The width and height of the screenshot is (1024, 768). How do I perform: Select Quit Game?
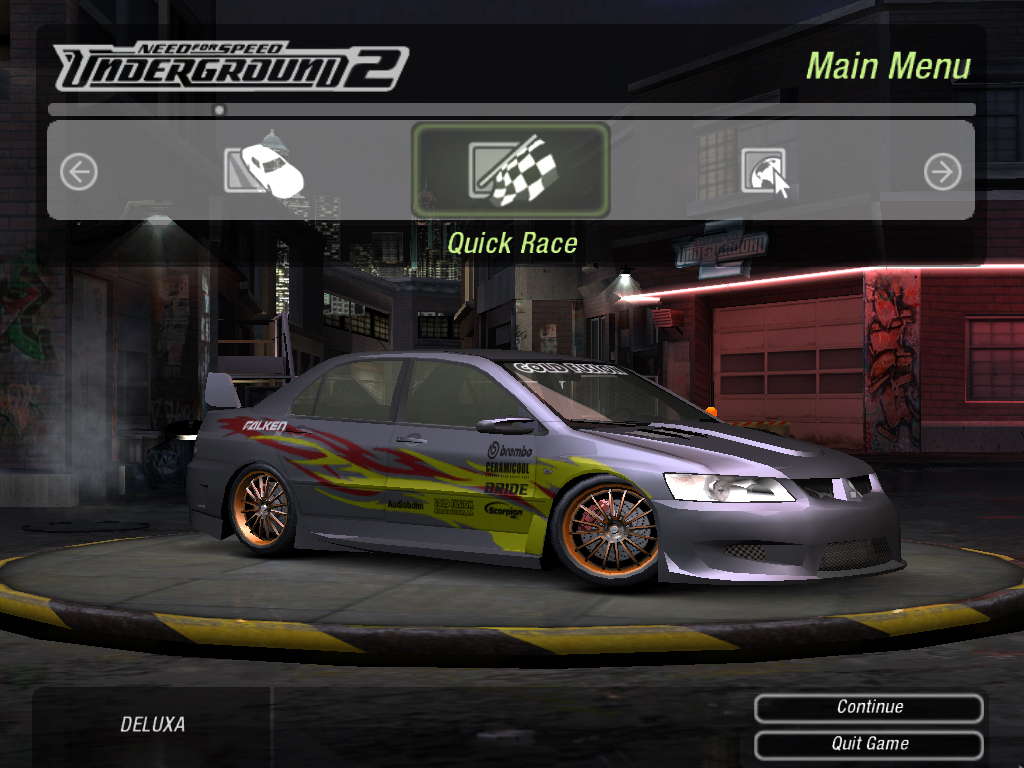[869, 744]
